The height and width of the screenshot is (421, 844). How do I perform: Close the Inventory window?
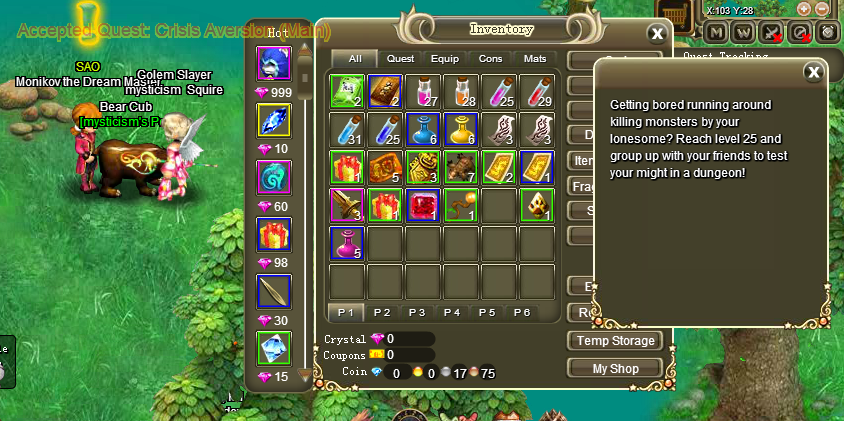(x=657, y=33)
